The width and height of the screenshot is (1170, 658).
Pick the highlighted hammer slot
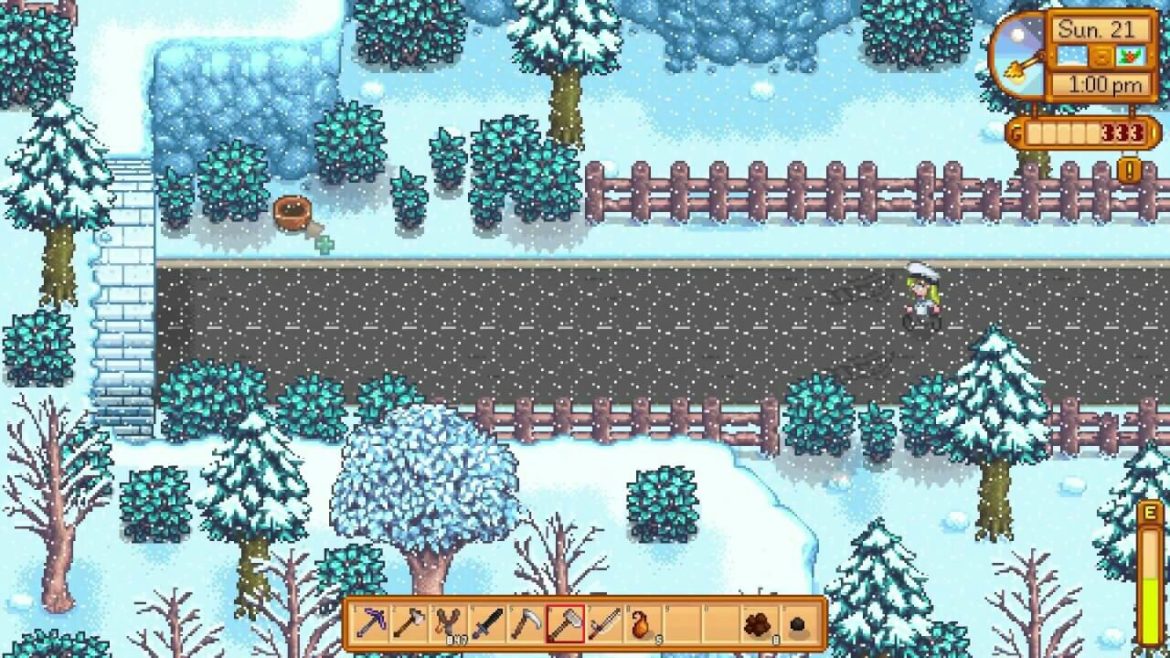(565, 624)
